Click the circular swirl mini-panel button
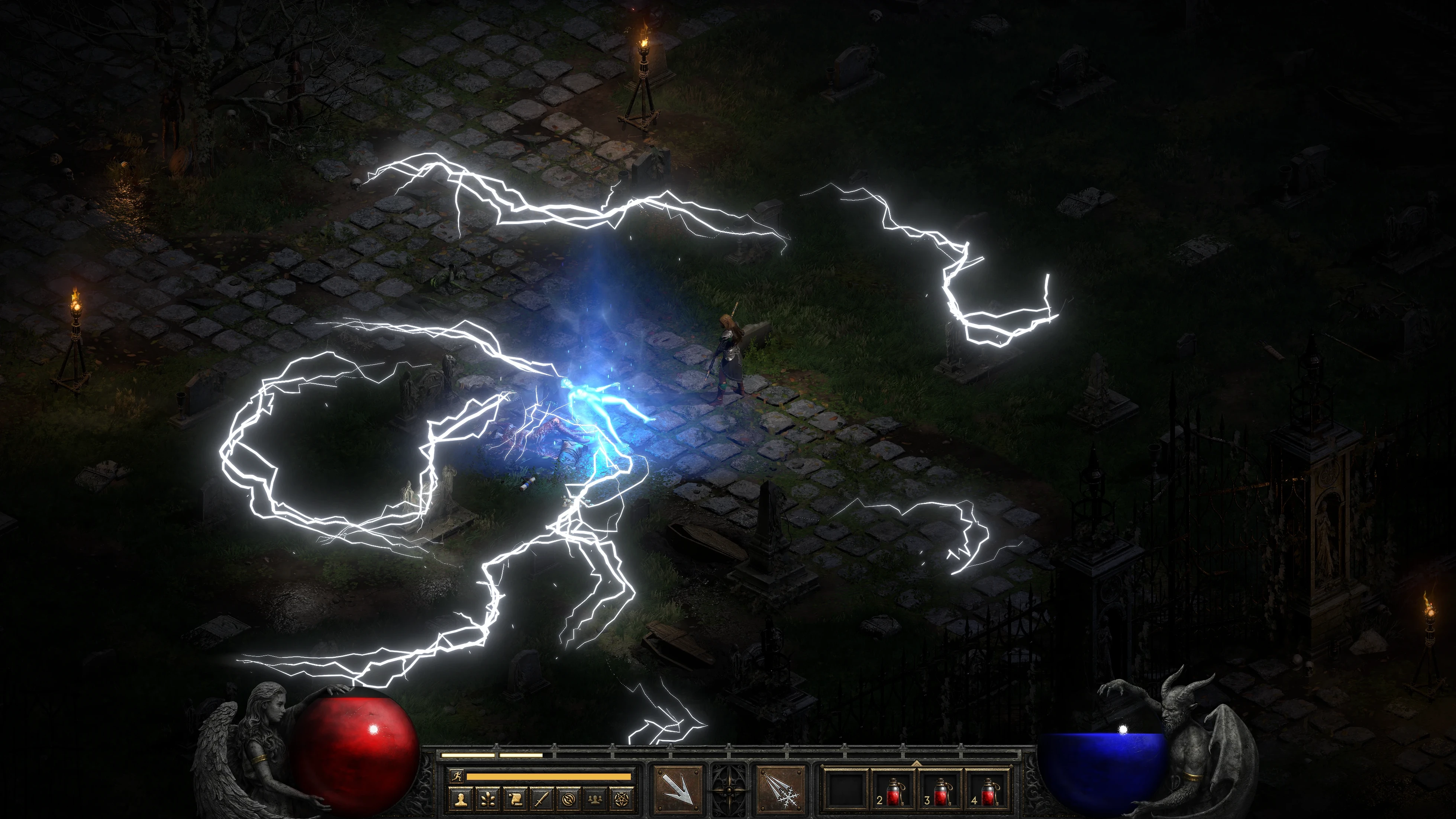This screenshot has height=819, width=1456. point(569,799)
